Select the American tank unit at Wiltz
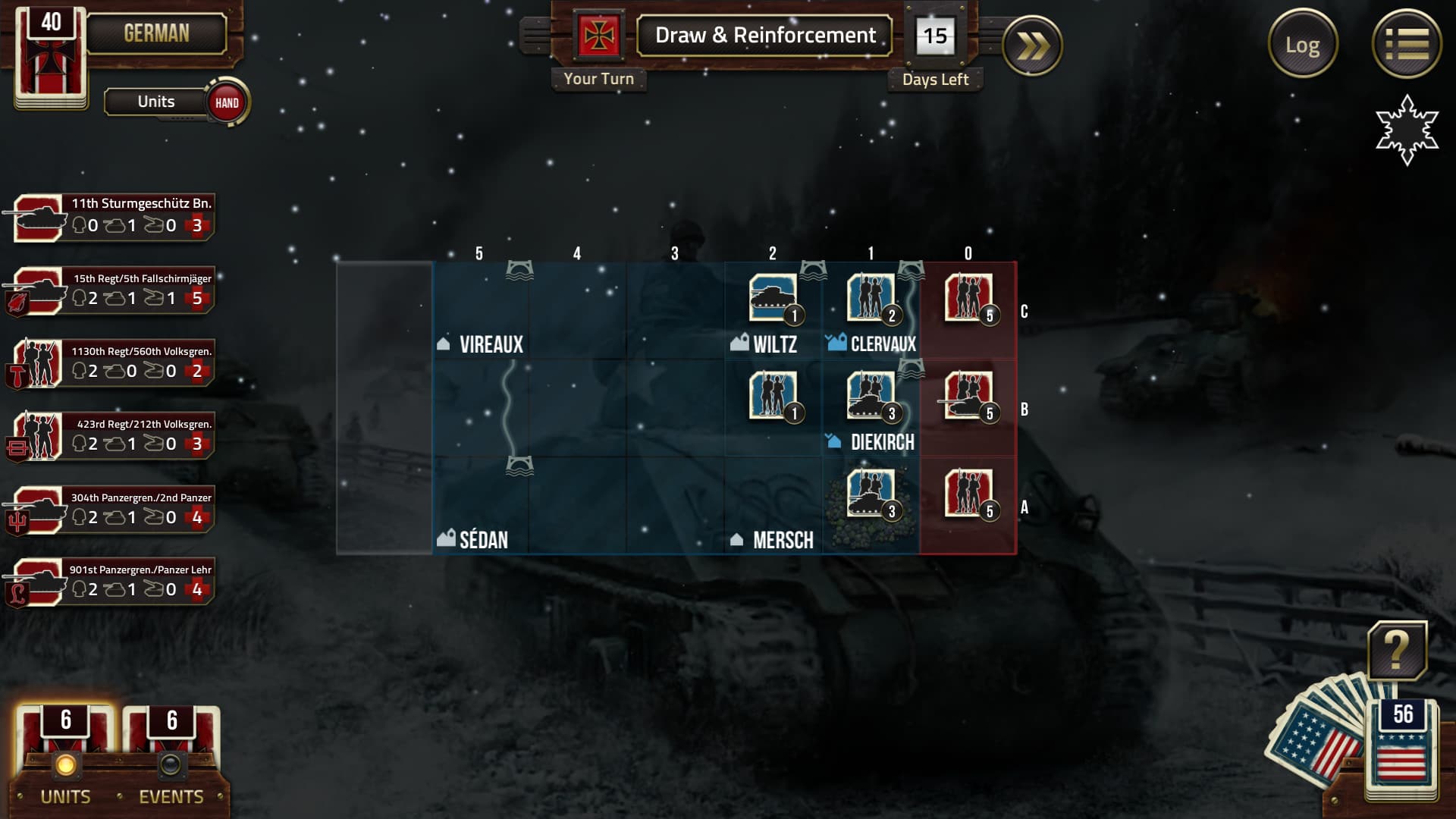 [773, 298]
